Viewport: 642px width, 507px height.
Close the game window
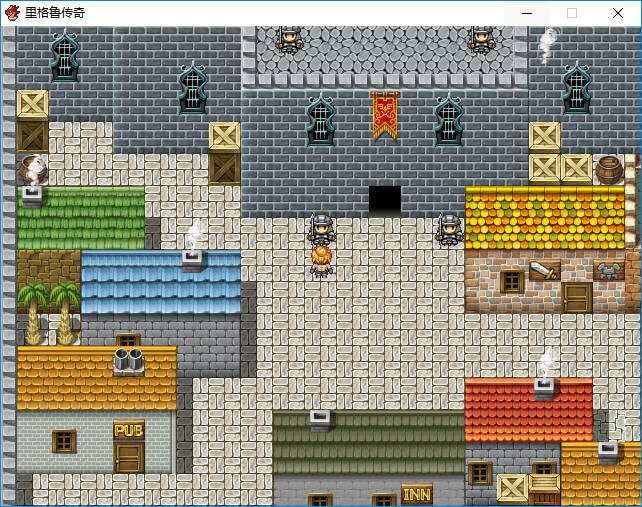[x=618, y=13]
